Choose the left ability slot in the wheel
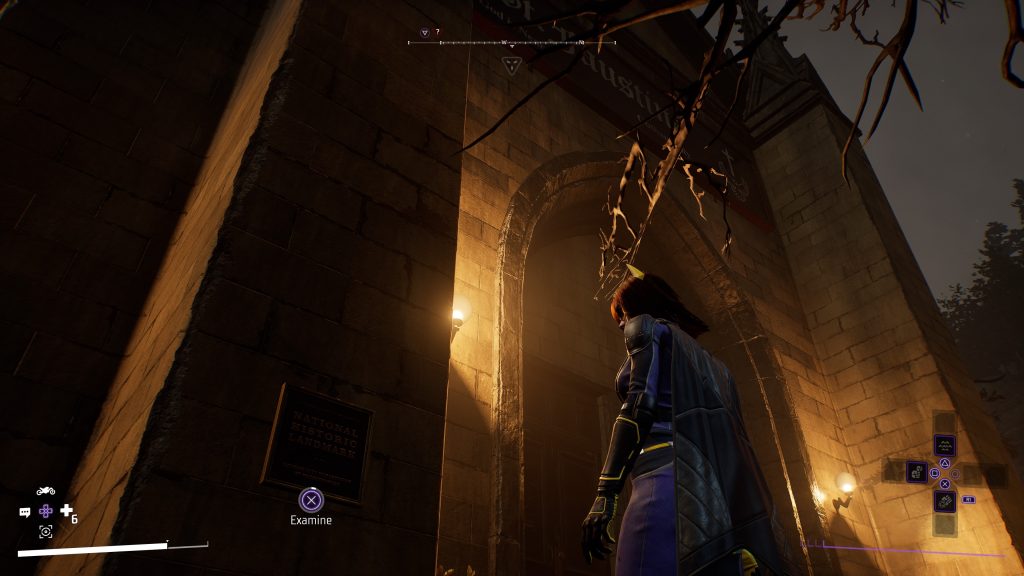The width and height of the screenshot is (1024, 576). 916,471
